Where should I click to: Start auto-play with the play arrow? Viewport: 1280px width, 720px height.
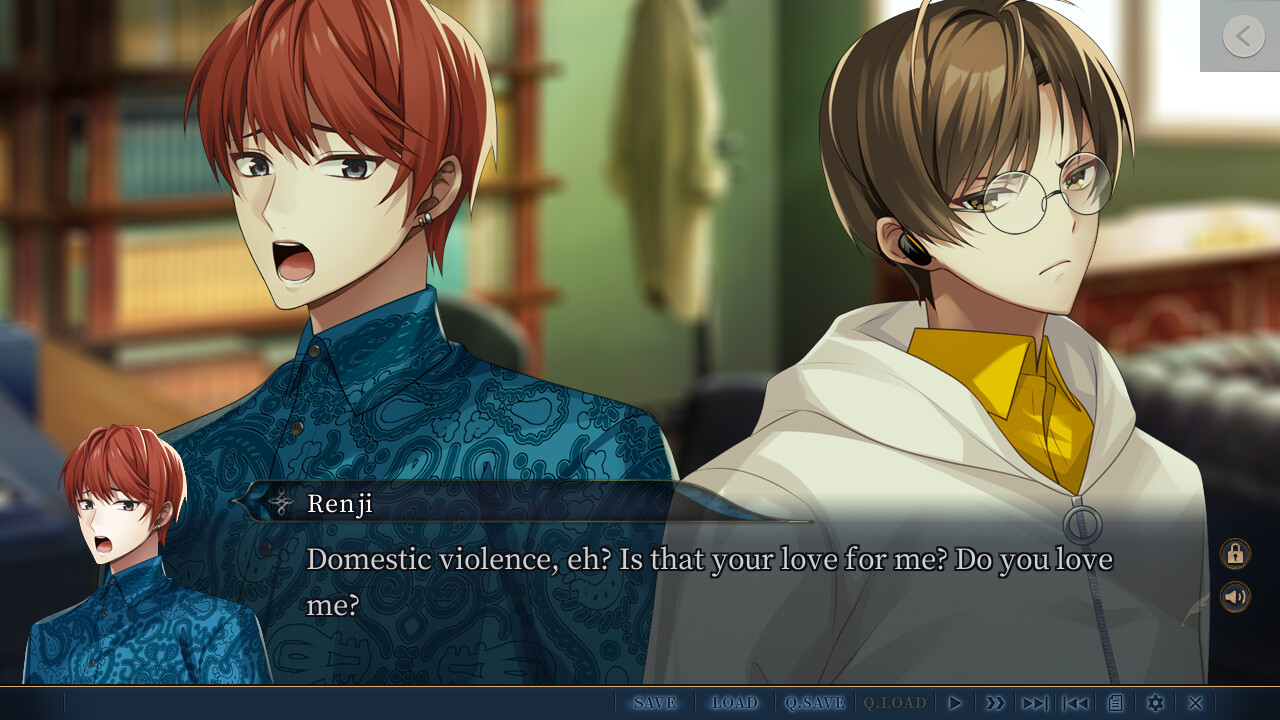(x=955, y=703)
